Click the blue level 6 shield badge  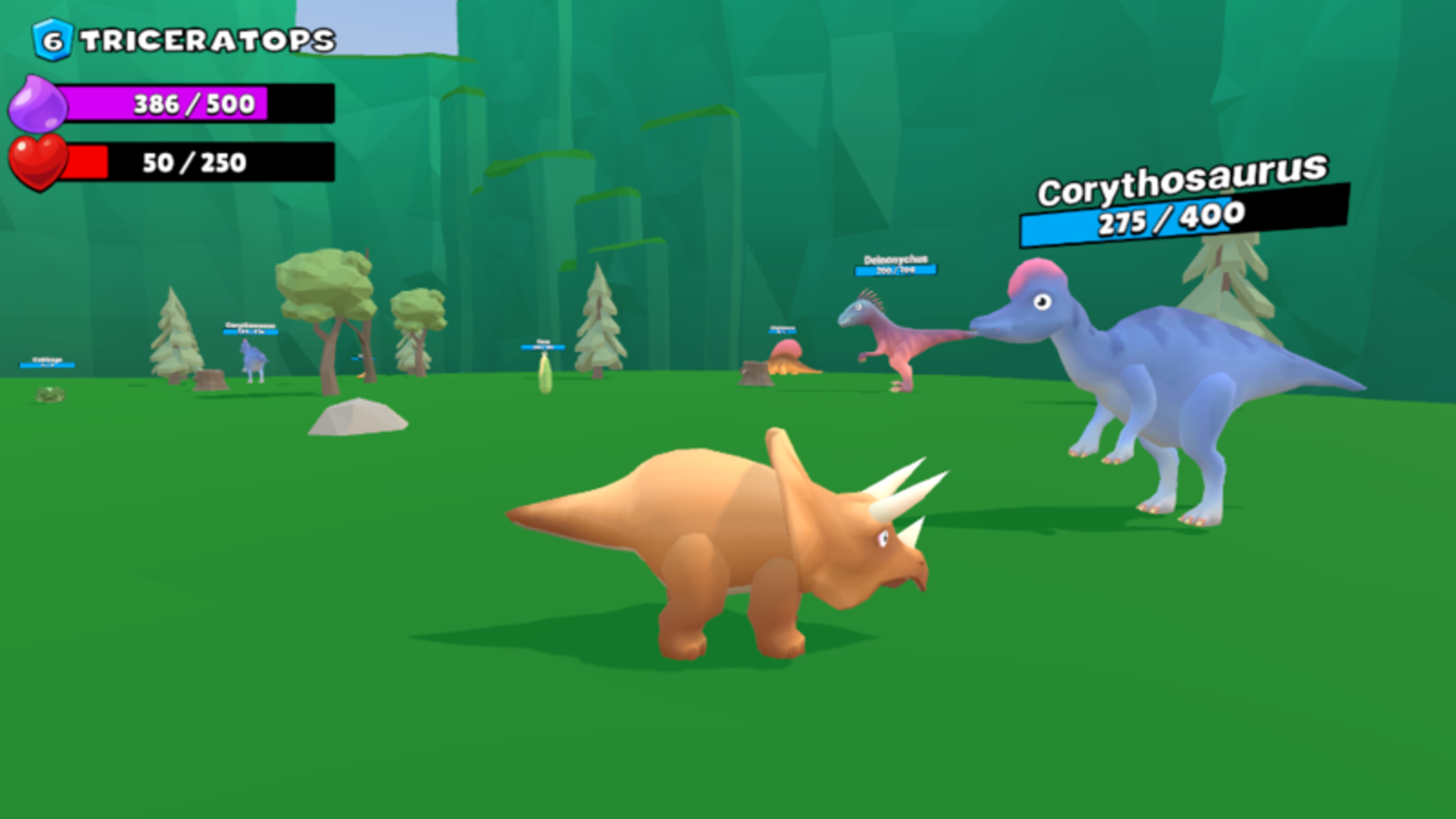point(50,36)
